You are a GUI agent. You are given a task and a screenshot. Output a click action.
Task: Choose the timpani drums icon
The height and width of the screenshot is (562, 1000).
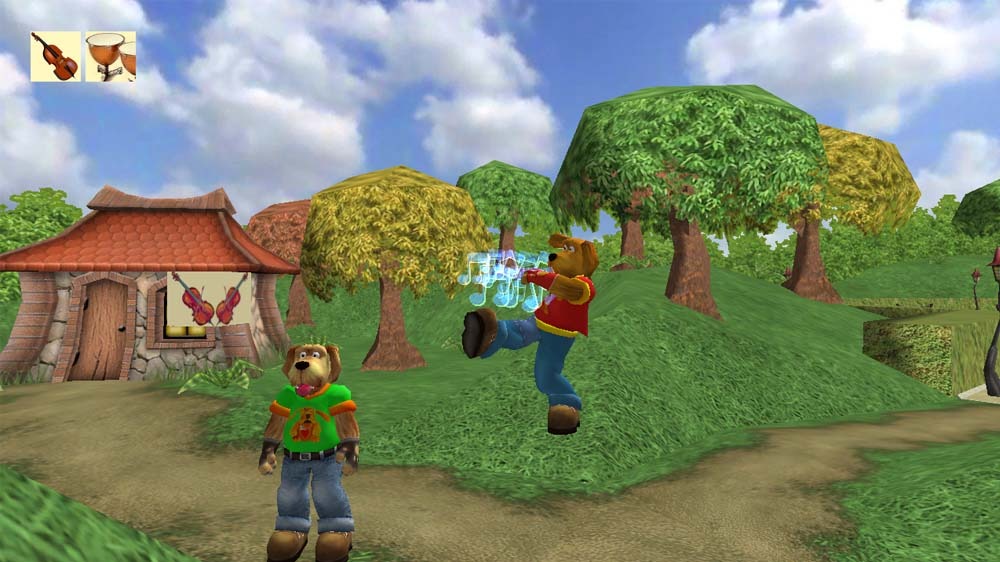click(110, 56)
